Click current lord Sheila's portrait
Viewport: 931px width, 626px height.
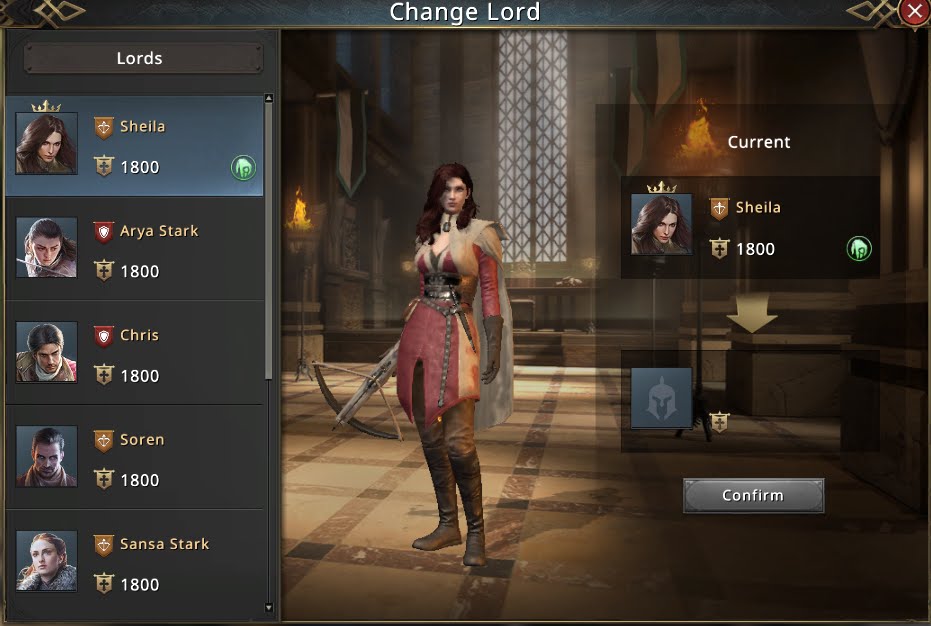click(661, 224)
